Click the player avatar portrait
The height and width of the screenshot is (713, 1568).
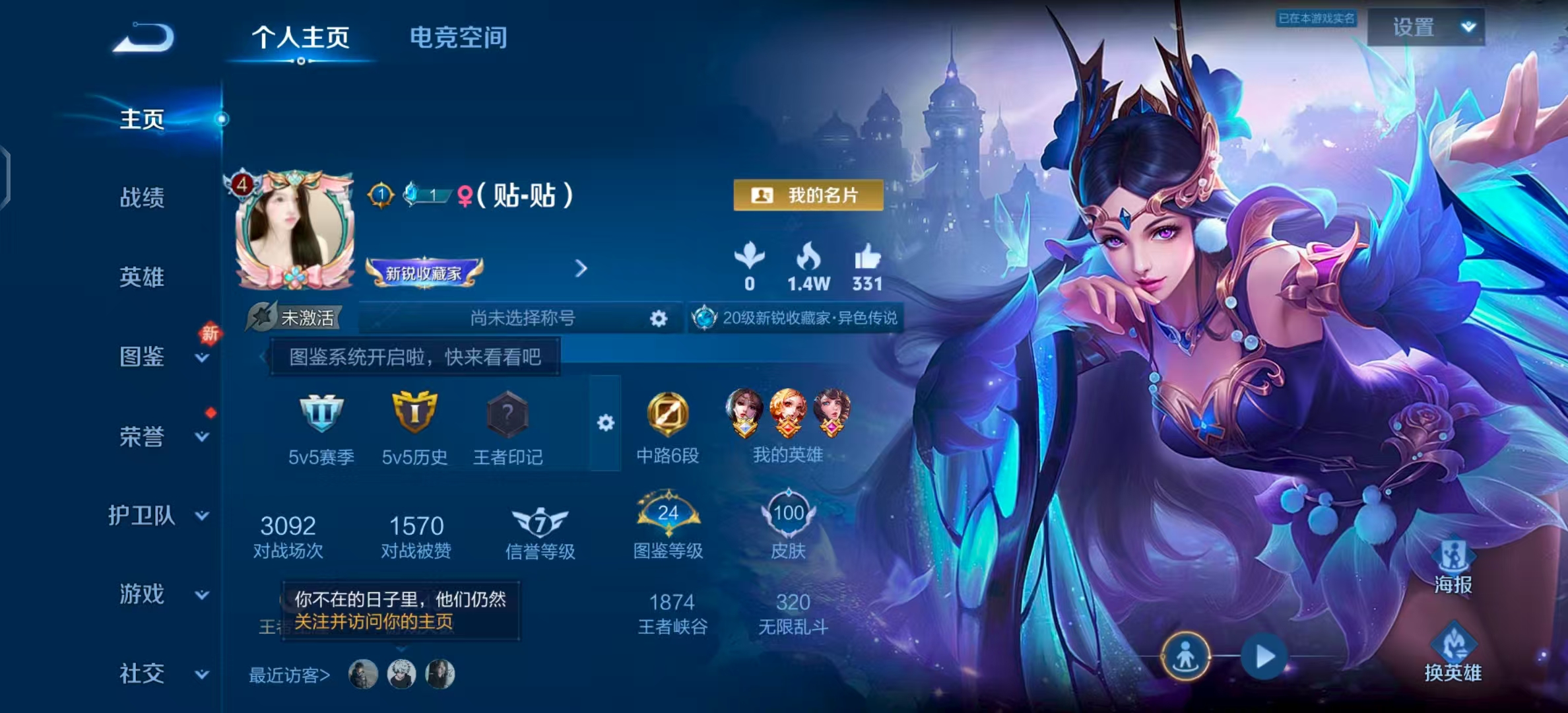295,229
